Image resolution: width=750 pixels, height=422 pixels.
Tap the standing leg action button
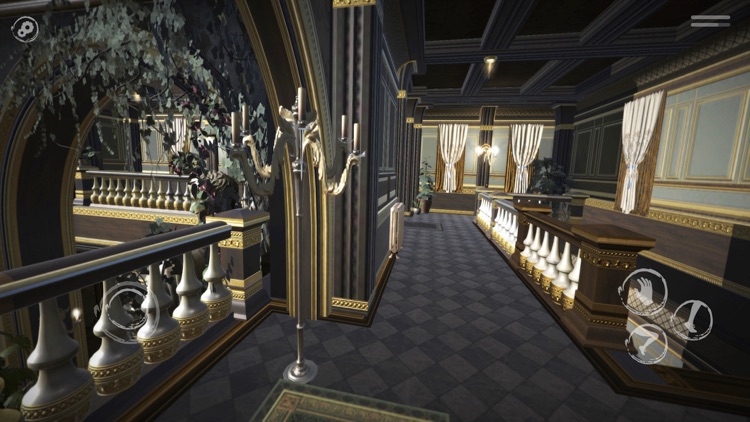tap(692, 319)
